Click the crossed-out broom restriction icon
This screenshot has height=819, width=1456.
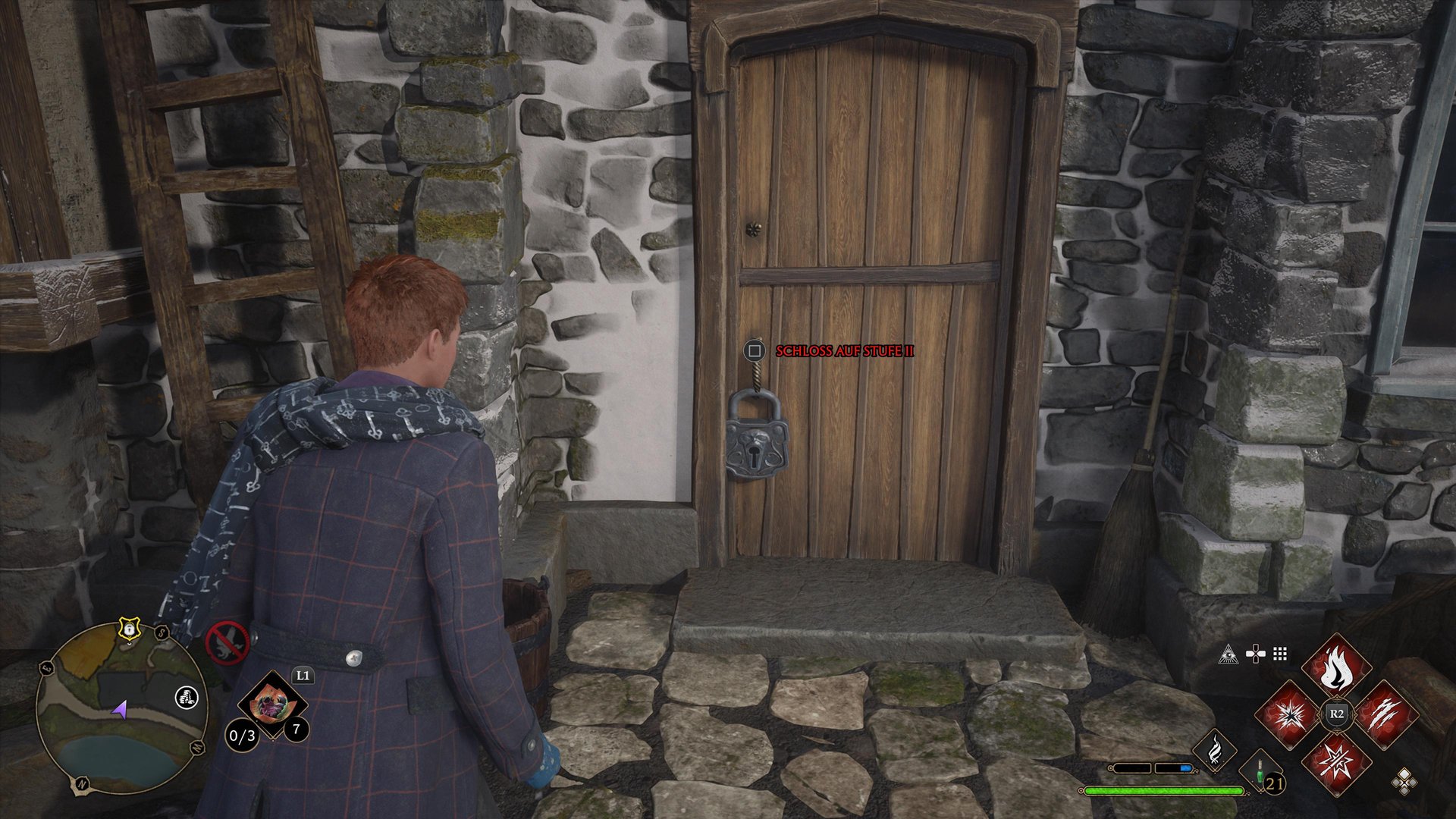click(x=227, y=643)
